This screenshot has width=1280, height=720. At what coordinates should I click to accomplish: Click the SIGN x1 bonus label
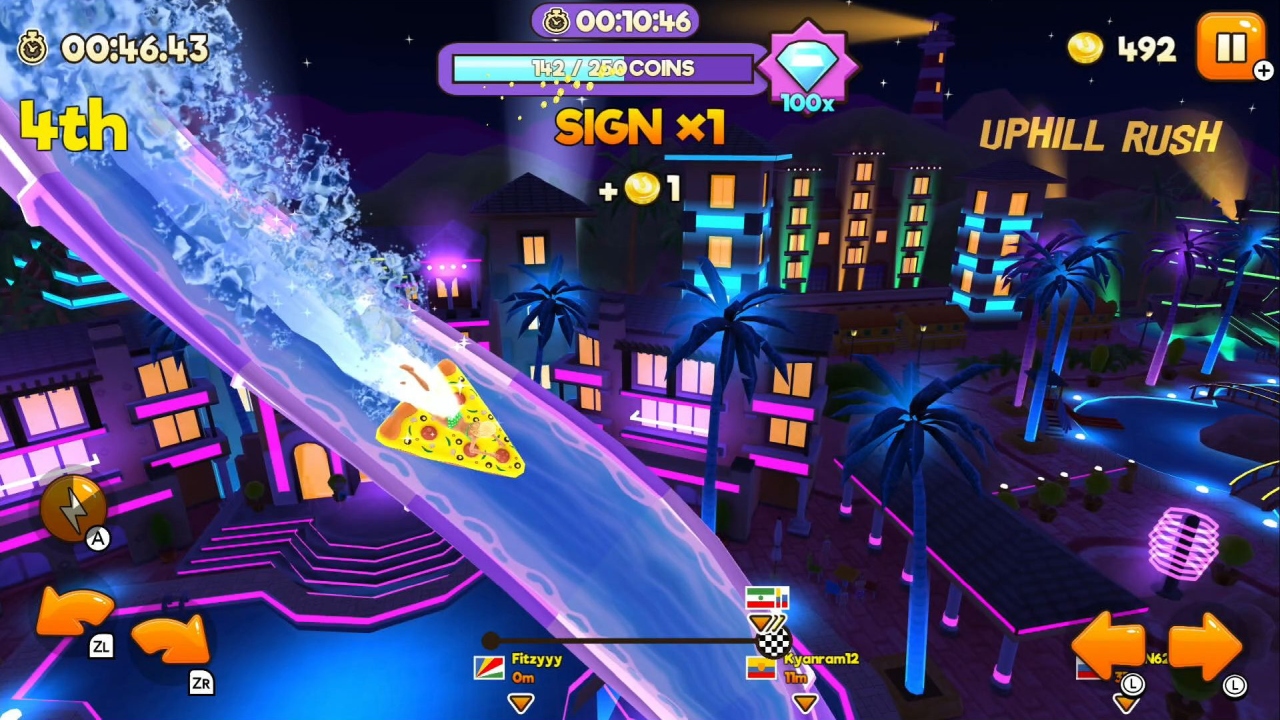point(639,128)
